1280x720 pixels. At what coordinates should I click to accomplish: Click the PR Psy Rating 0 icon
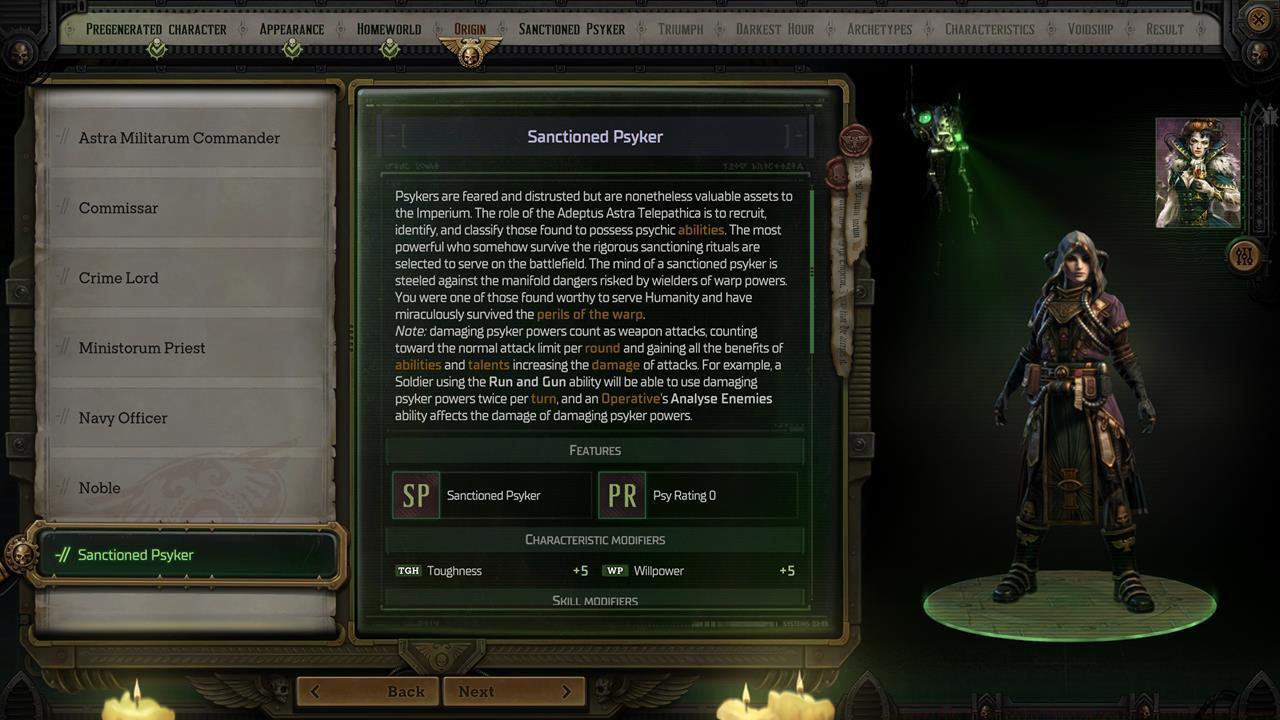[621, 495]
